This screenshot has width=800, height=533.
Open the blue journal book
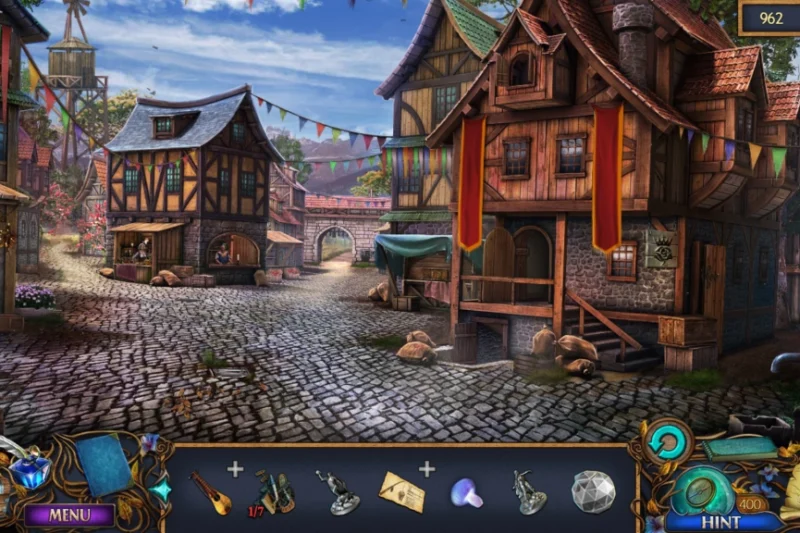104,464
